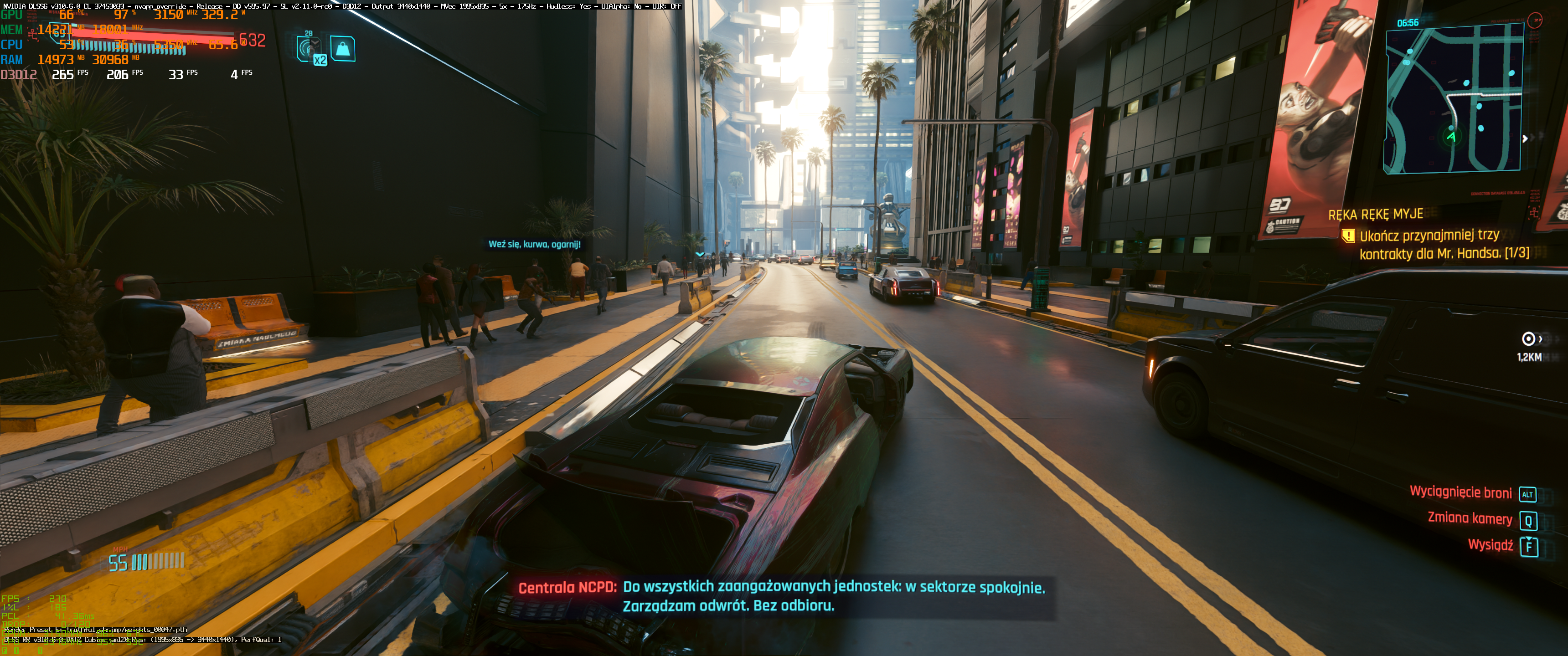
Task: Click the yellow quest objective marker icon
Action: tap(1348, 236)
